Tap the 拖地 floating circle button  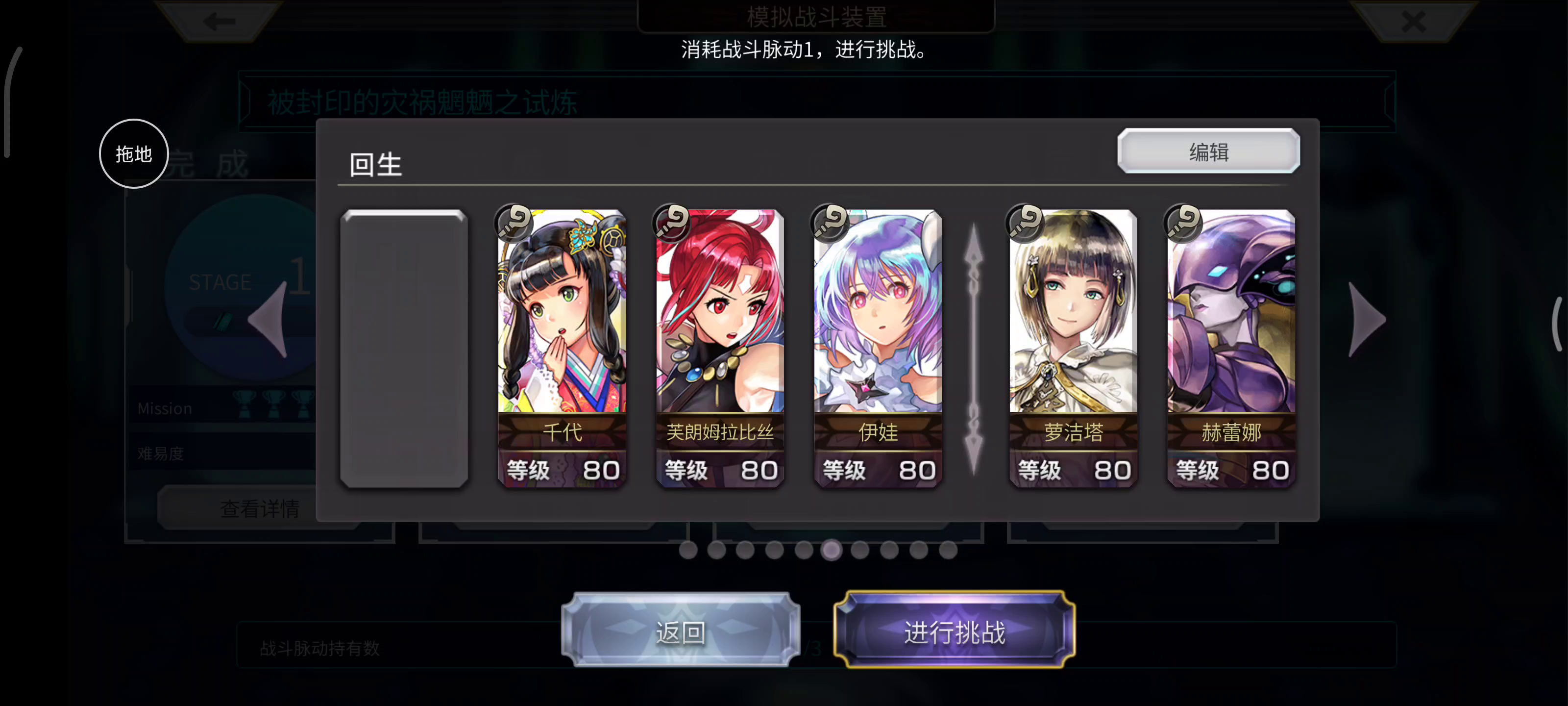point(134,153)
